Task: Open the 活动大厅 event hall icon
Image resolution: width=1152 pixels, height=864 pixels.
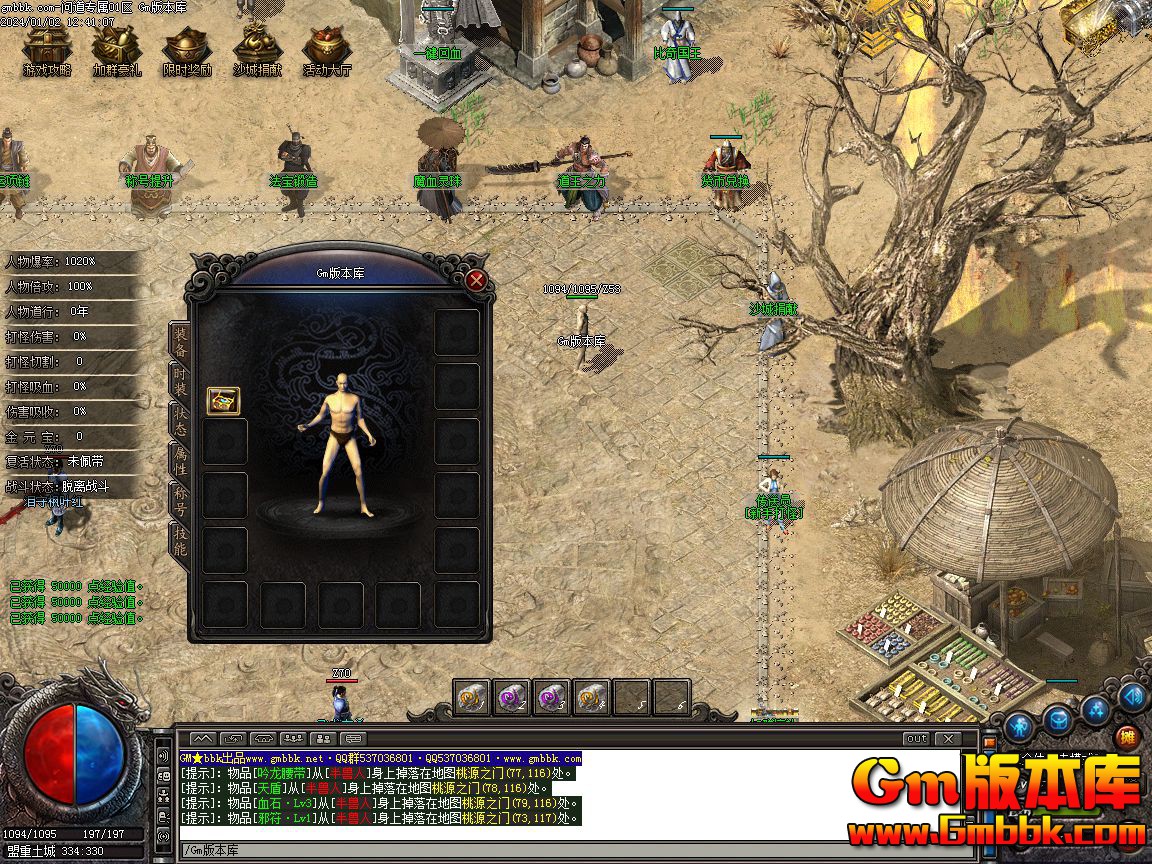Action: [x=327, y=48]
